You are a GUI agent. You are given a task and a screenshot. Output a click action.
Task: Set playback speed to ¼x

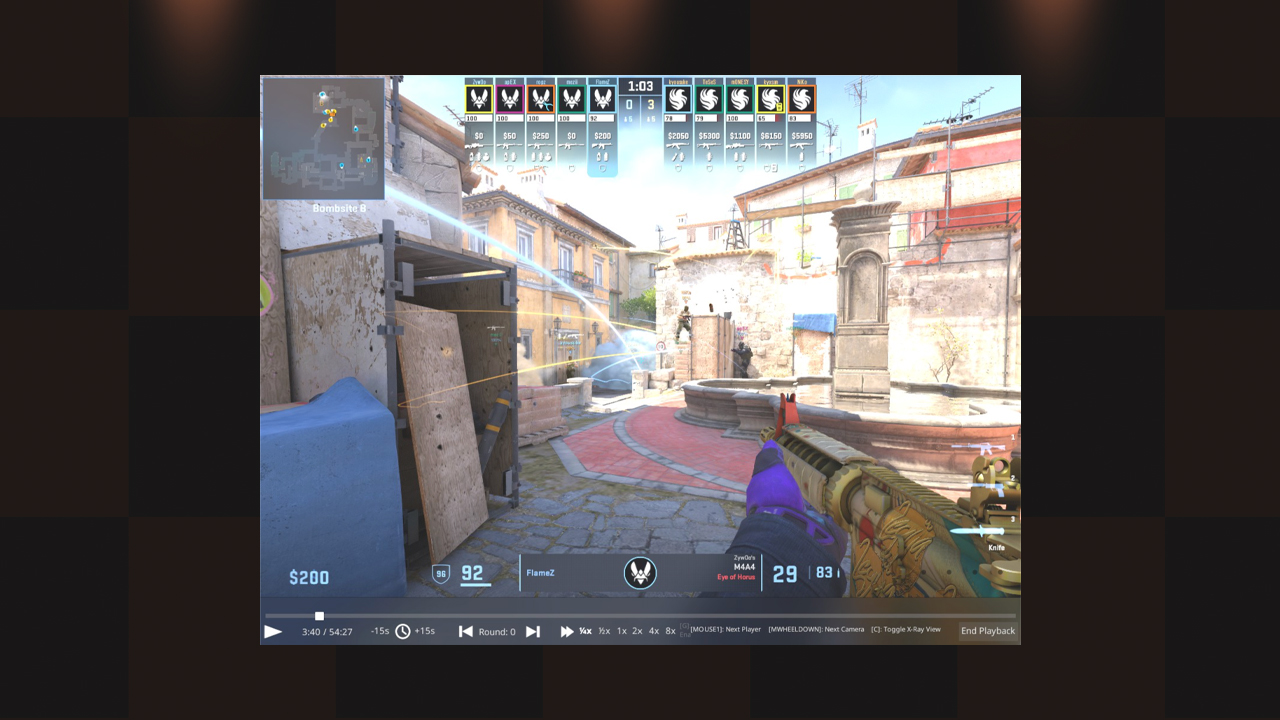[x=586, y=631]
